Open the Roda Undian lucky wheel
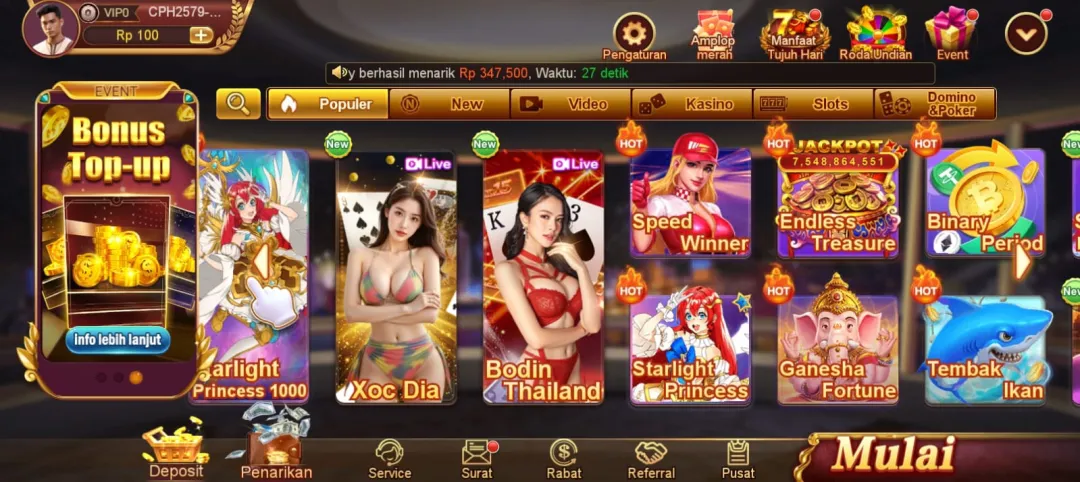1080x482 pixels. coord(875,31)
